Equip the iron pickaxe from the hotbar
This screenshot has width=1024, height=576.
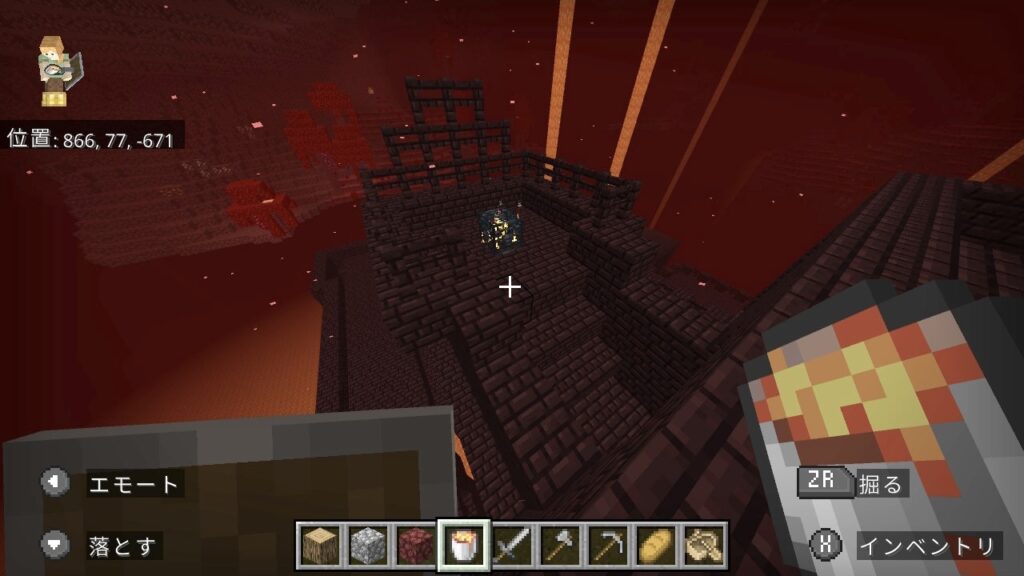pyautogui.click(x=608, y=545)
